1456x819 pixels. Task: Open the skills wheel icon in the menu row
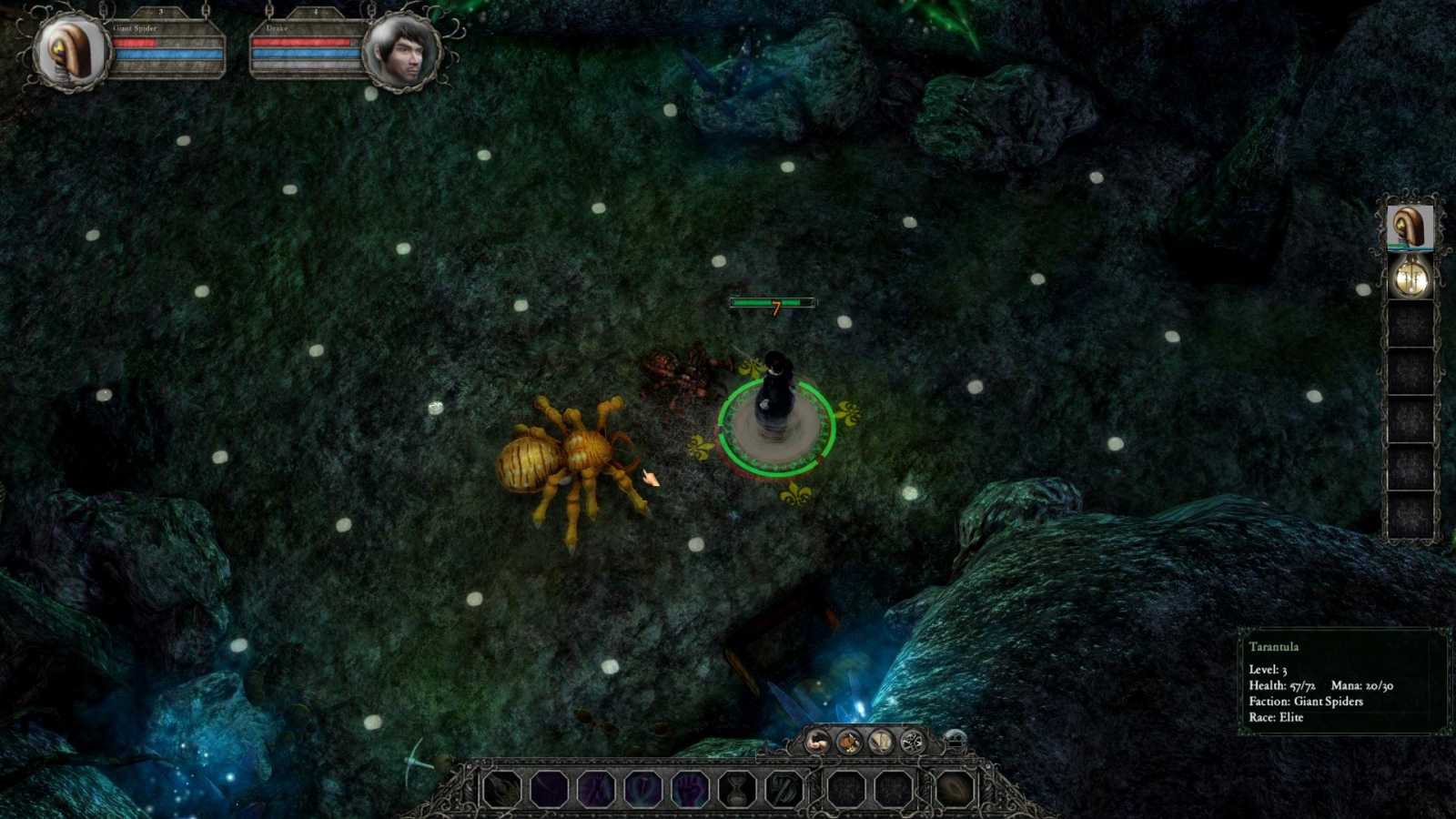pos(914,741)
